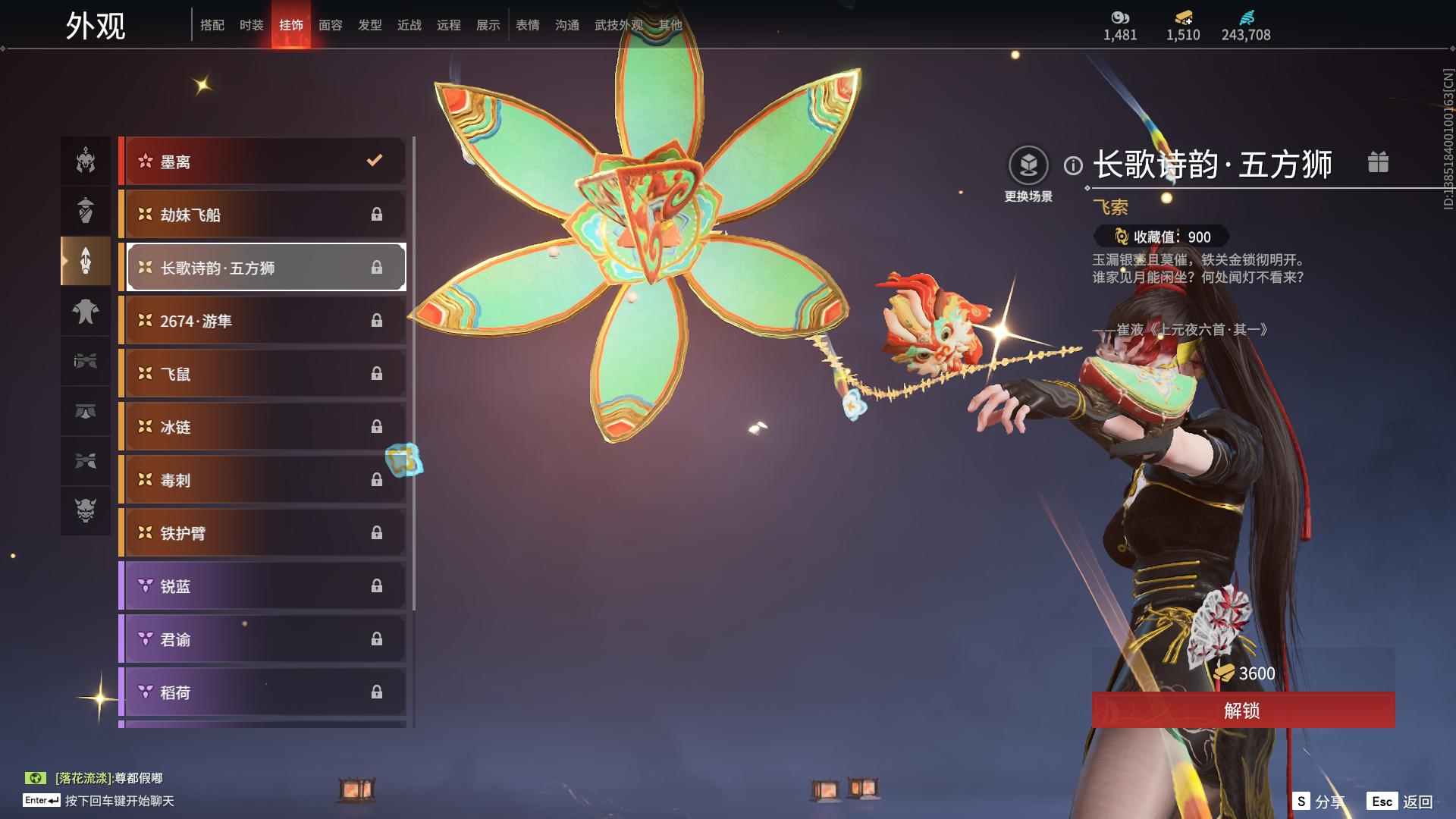Choose the 冰链 accessory row

pyautogui.click(x=263, y=427)
